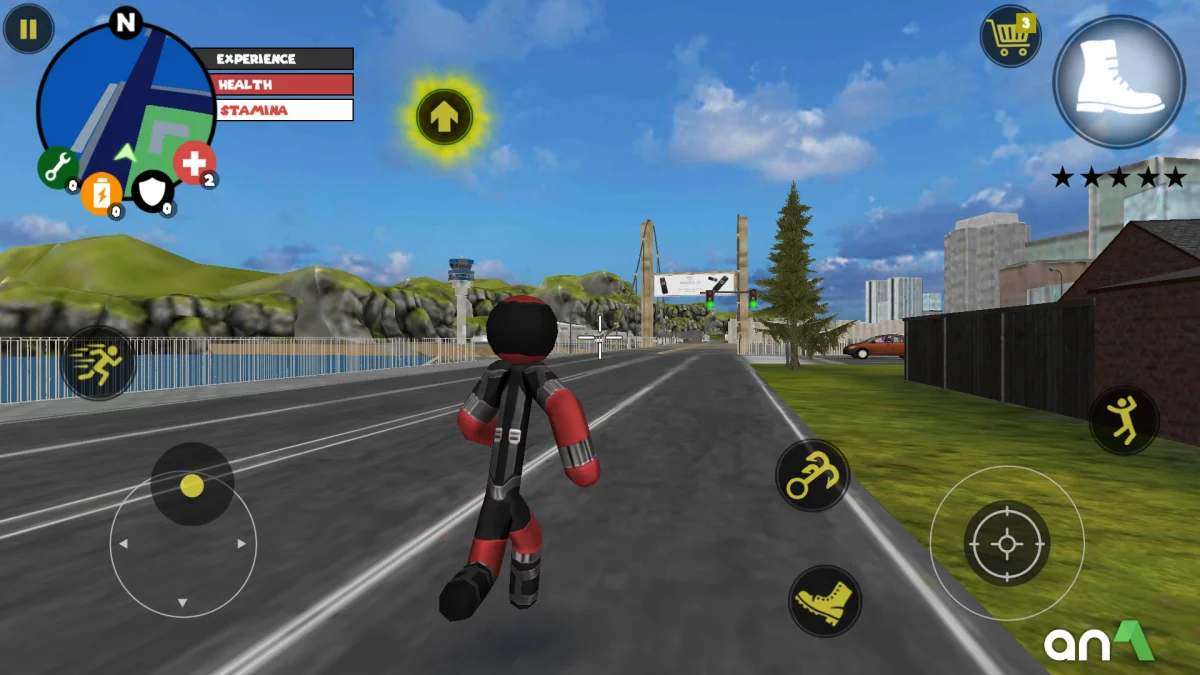
Task: Use the orange battery item
Action: coord(101,193)
